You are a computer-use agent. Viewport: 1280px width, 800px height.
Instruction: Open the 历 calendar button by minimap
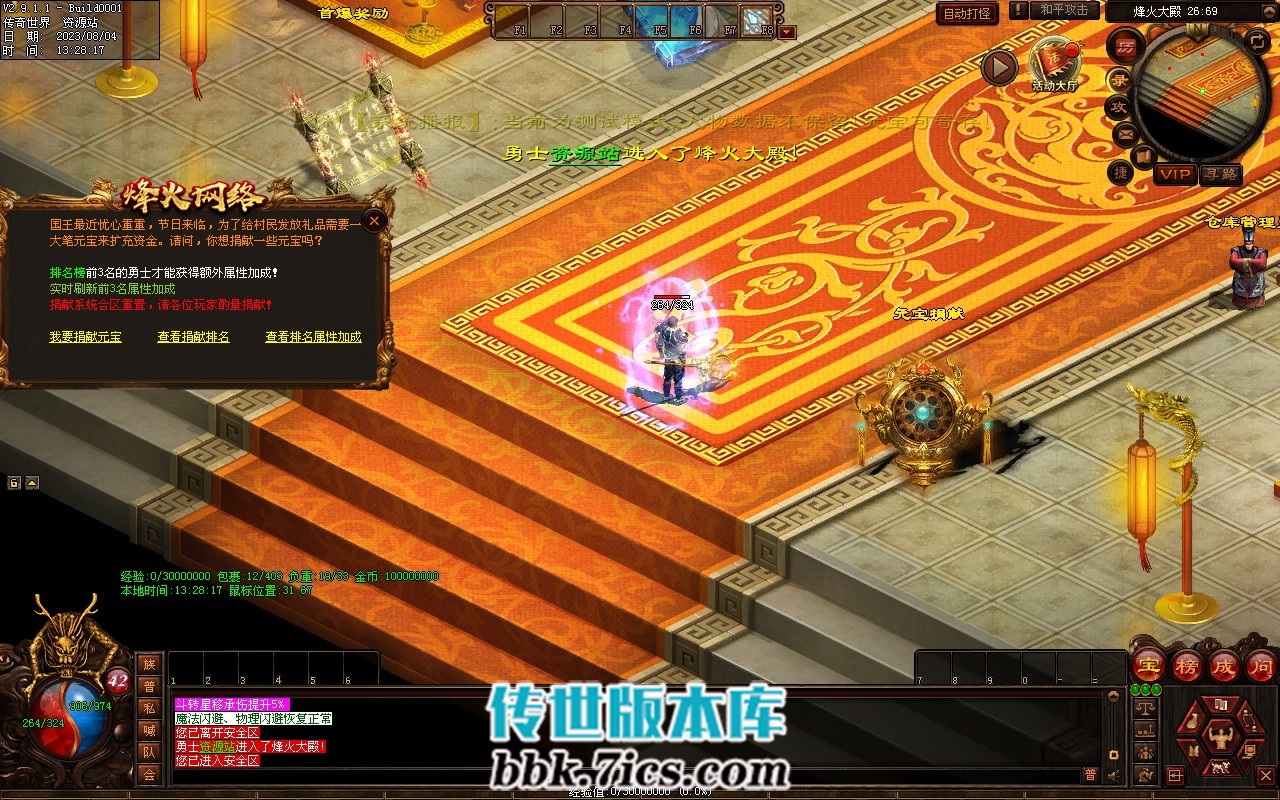pos(1125,48)
